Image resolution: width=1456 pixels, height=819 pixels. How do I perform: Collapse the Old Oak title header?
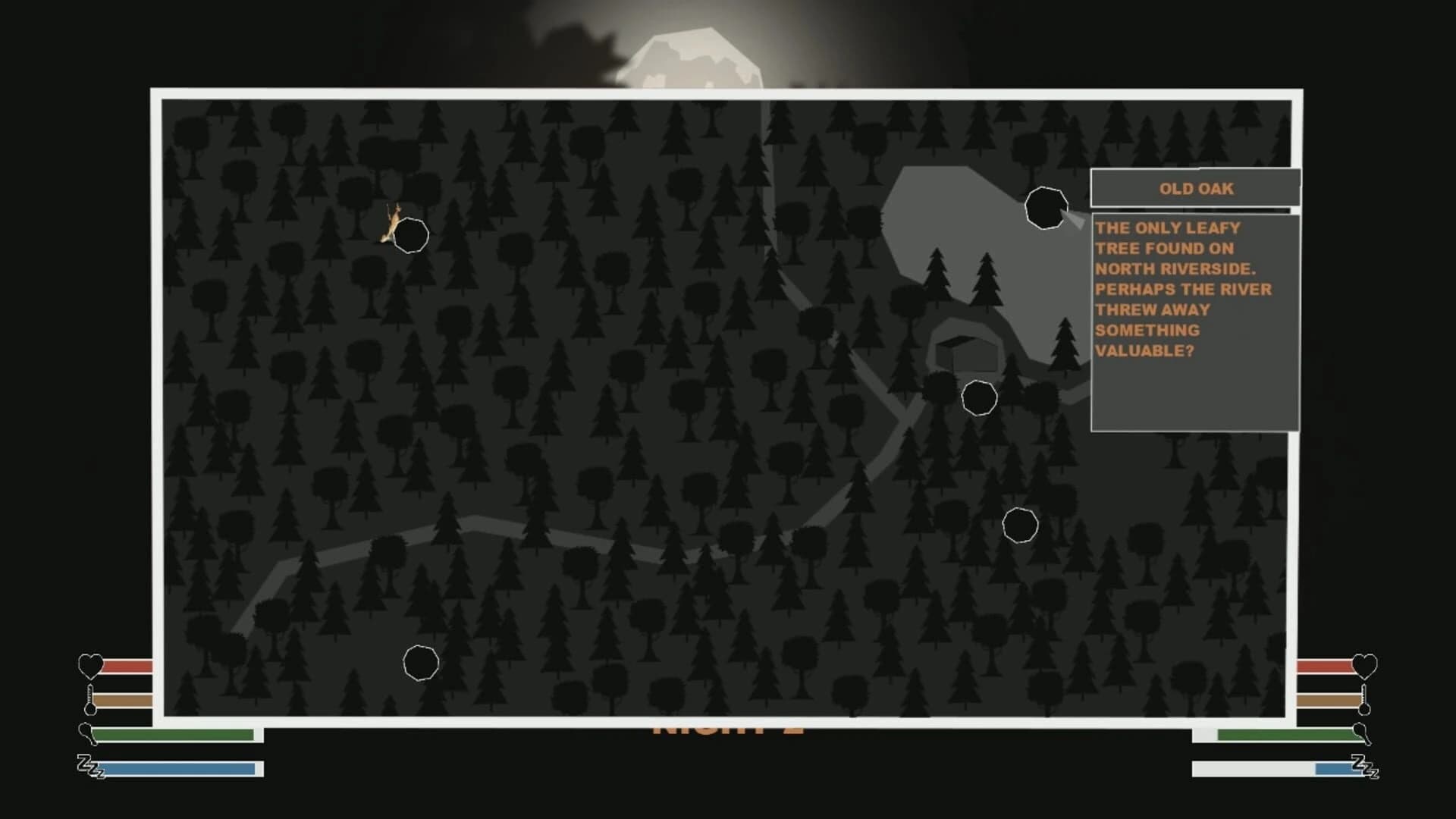pyautogui.click(x=1195, y=189)
